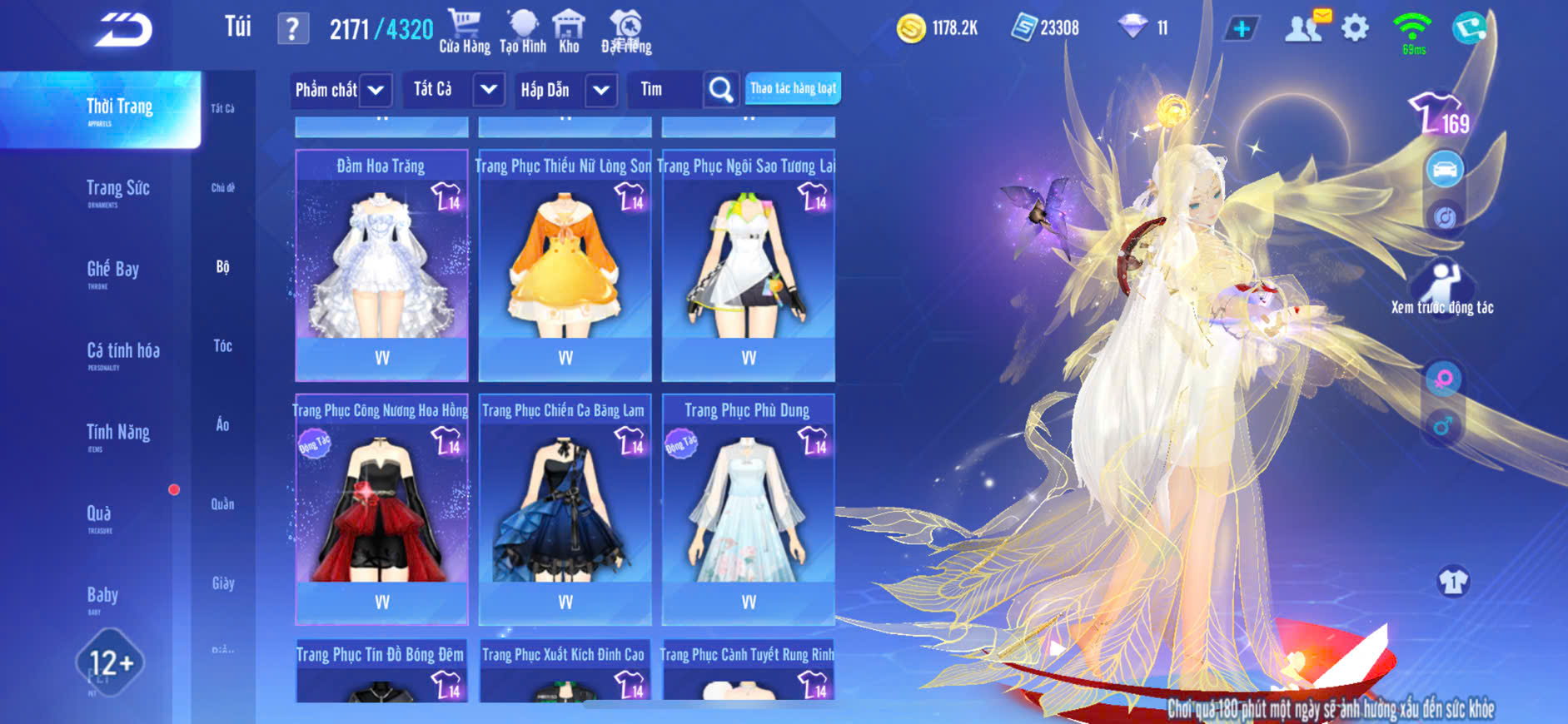The height and width of the screenshot is (724, 1568).
Task: Pick the Trang Phục Phù Dung dress
Action: point(748,509)
